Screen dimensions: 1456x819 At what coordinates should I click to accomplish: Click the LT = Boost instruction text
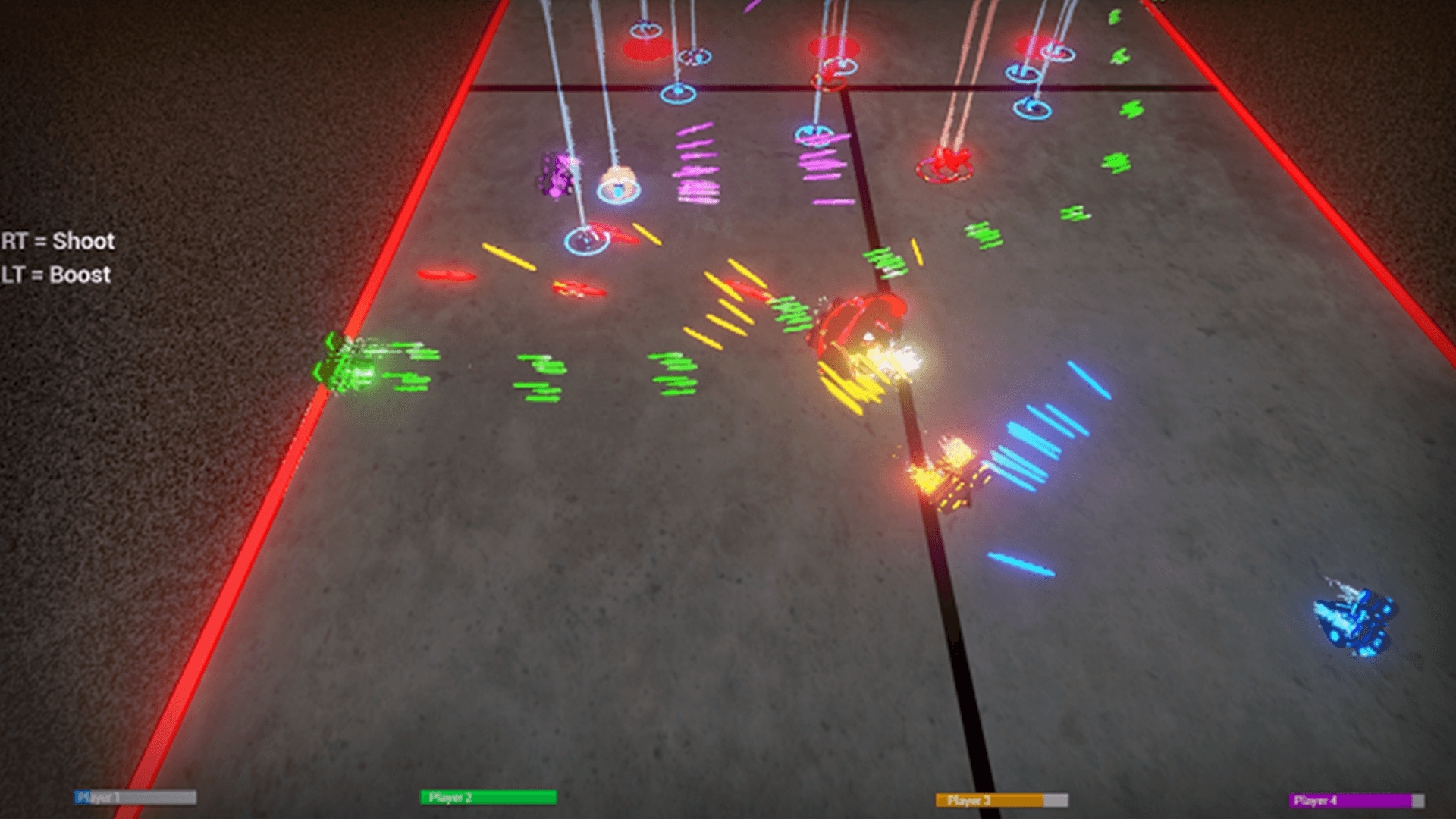tap(55, 275)
